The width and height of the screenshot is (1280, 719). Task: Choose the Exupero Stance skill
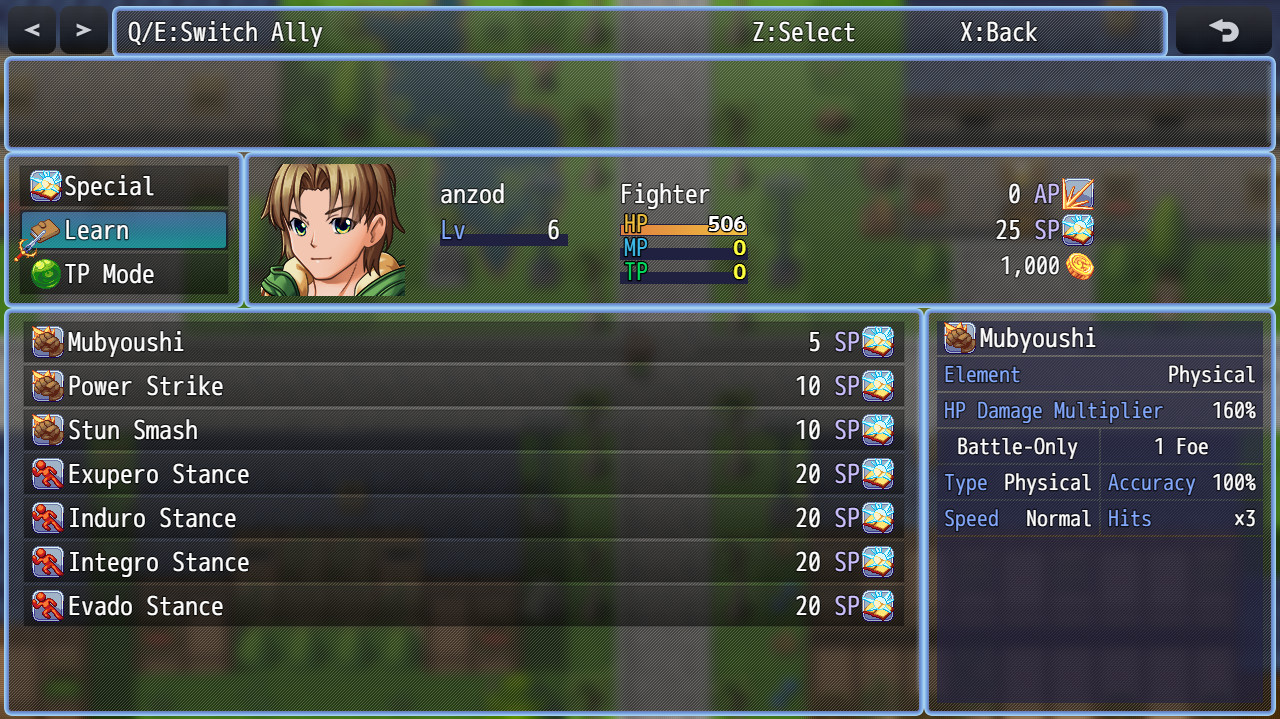click(463, 475)
